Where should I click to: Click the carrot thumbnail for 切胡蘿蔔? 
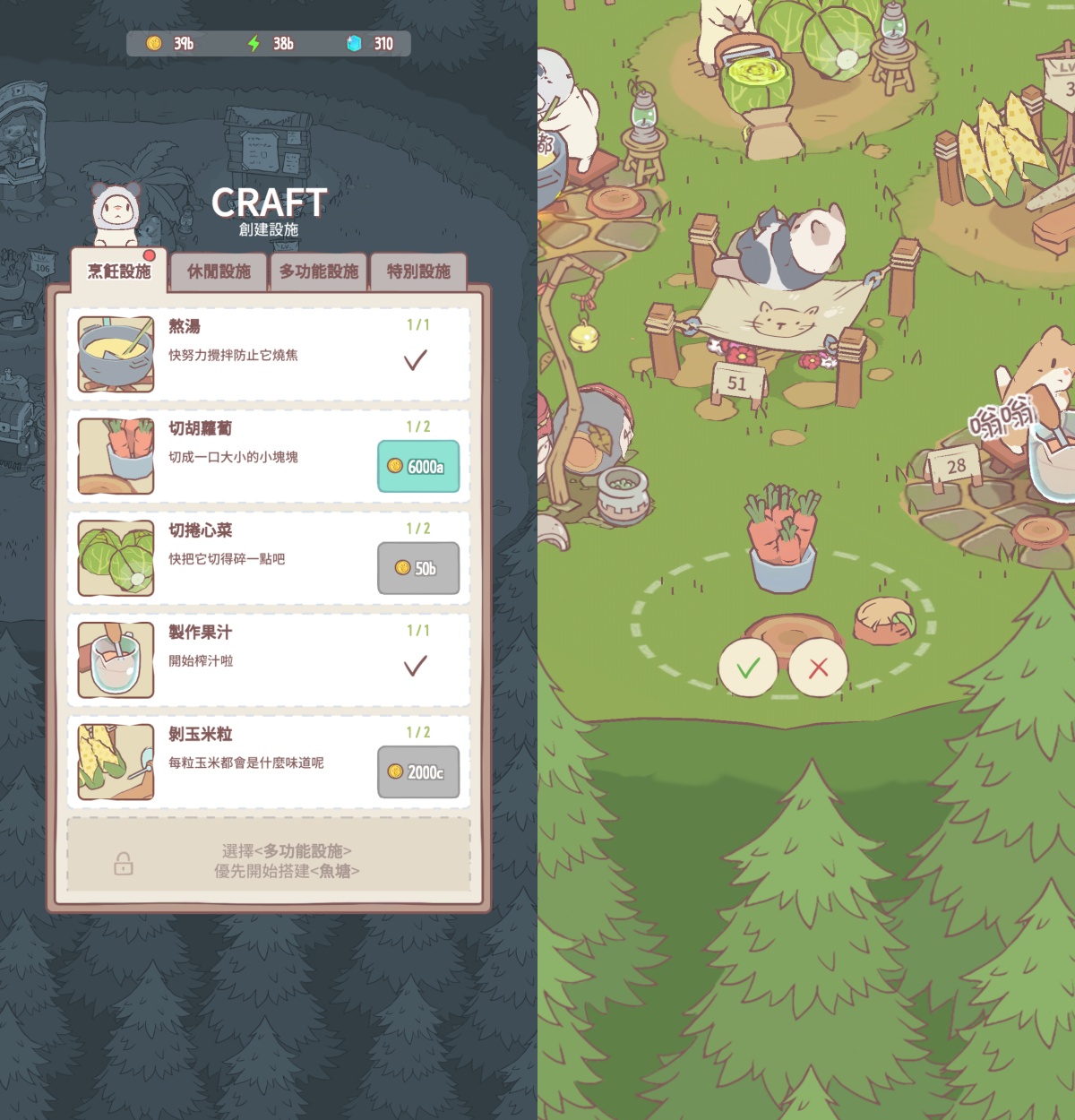click(x=116, y=456)
